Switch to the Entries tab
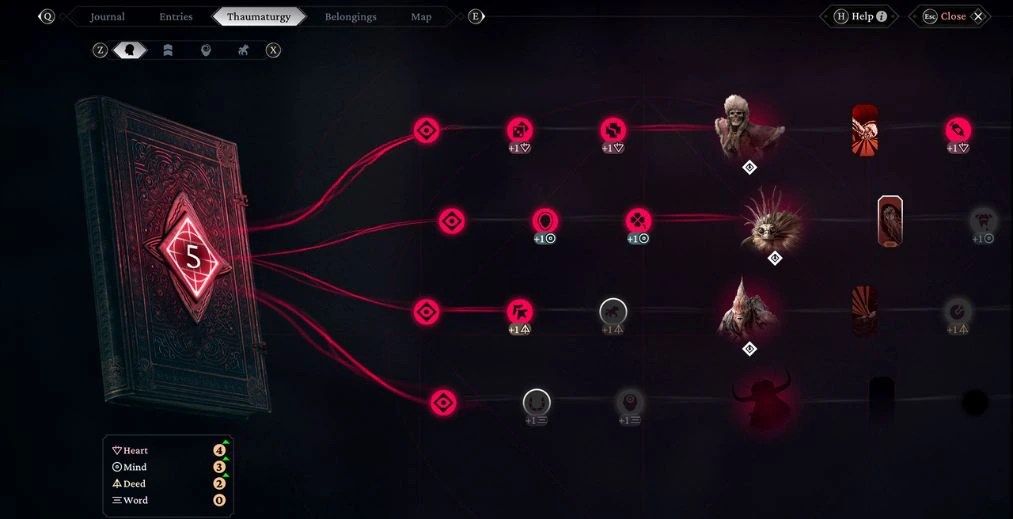Screen dimensions: 1013x519 click(x=176, y=17)
